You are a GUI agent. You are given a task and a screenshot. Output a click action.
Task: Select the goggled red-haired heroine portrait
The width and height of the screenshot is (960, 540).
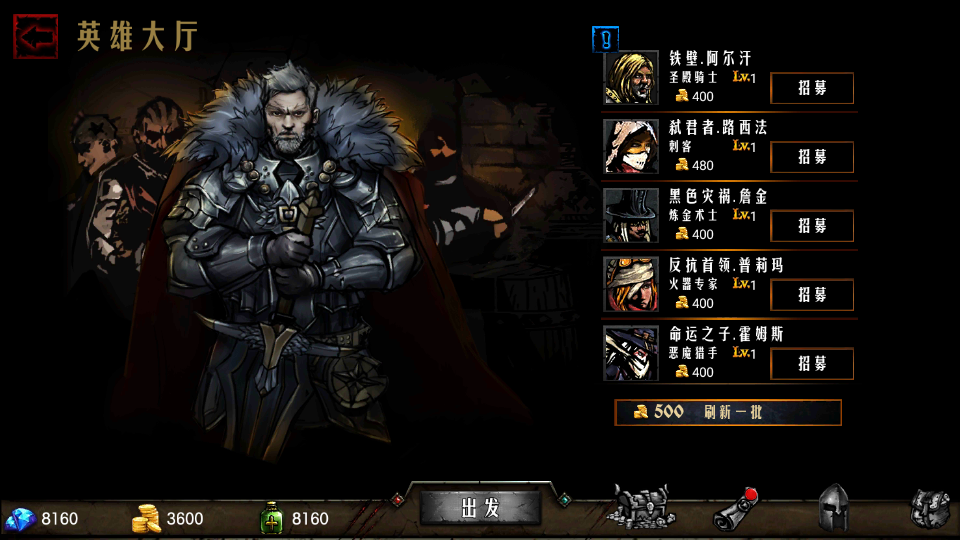pyautogui.click(x=631, y=285)
